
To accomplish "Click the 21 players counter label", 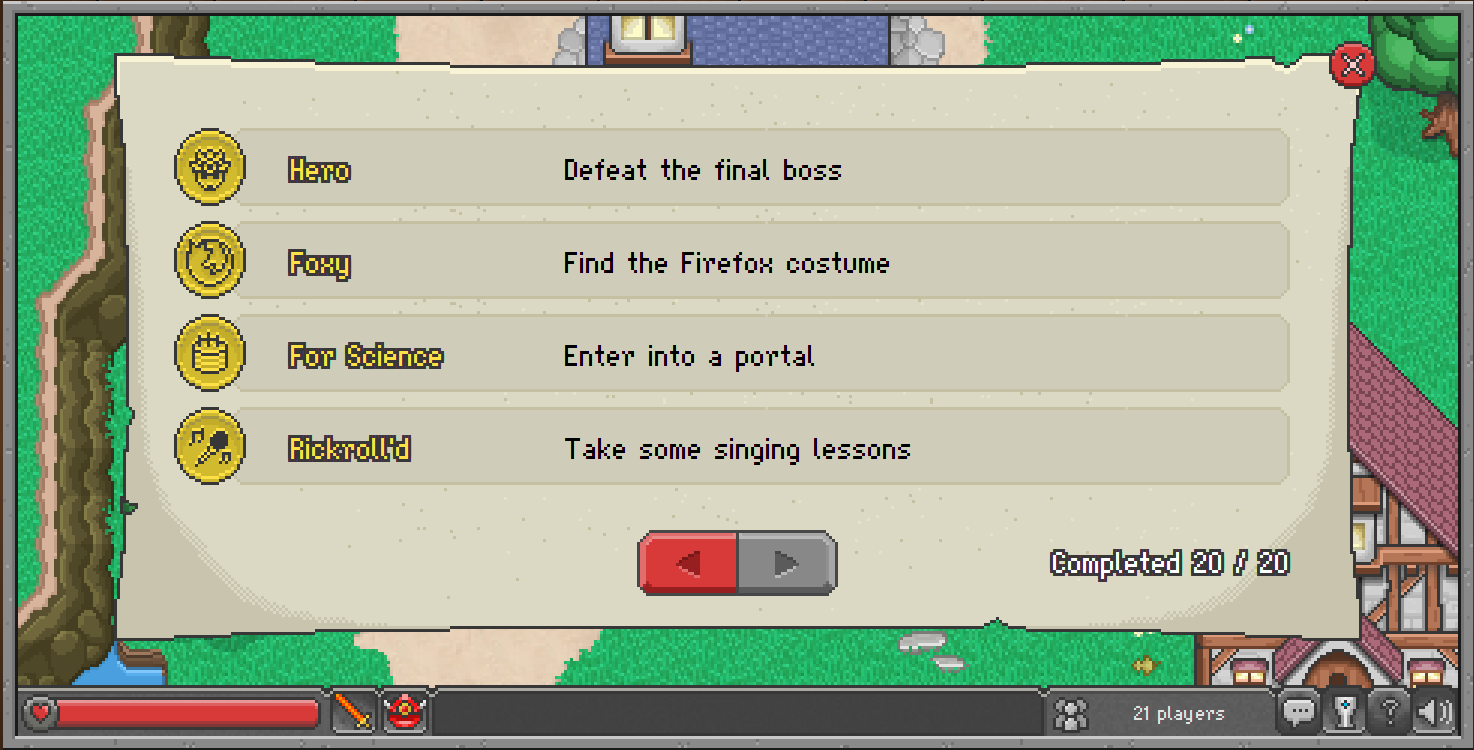I will click(1181, 713).
